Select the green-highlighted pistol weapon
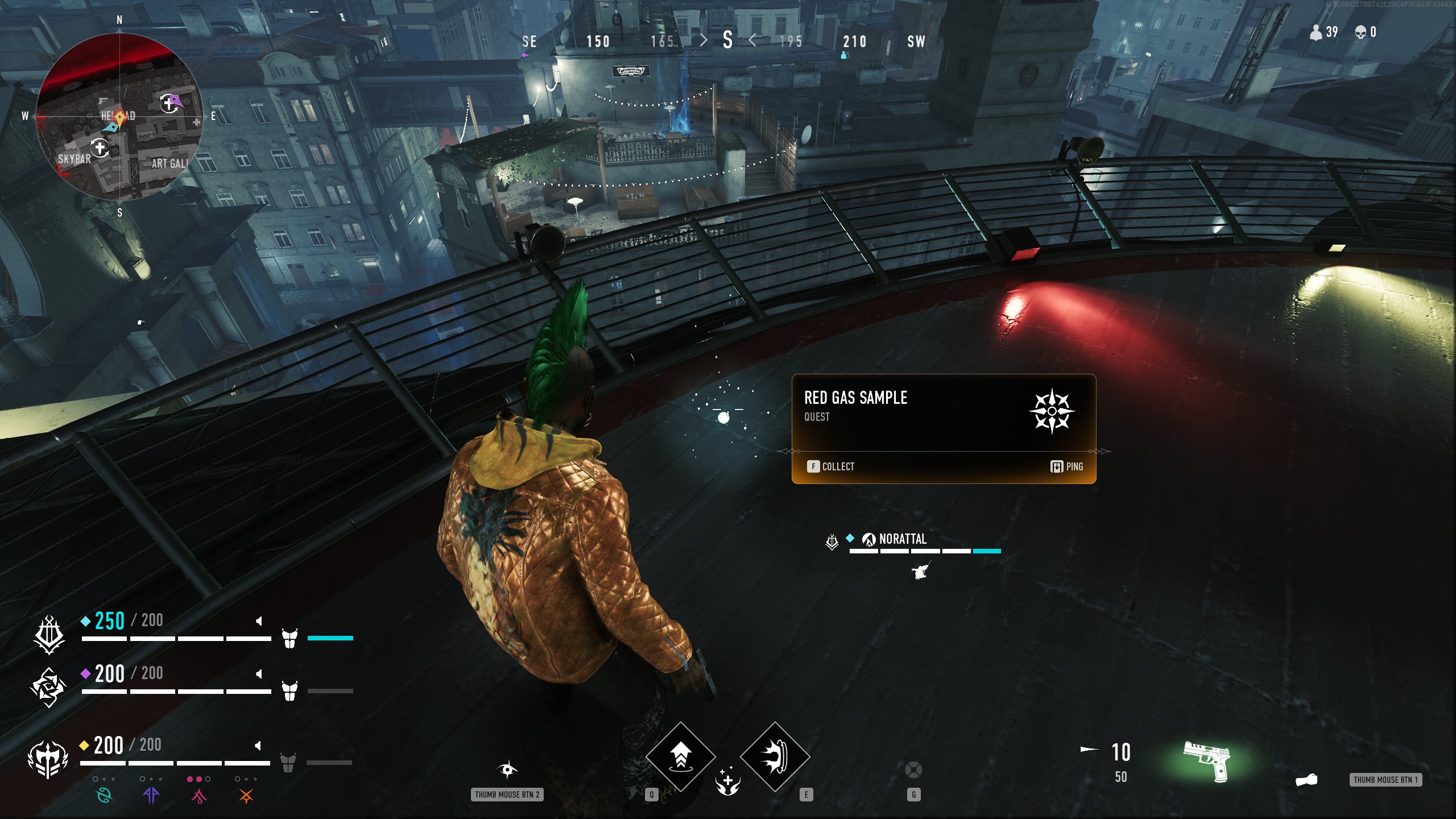 pyautogui.click(x=1207, y=760)
